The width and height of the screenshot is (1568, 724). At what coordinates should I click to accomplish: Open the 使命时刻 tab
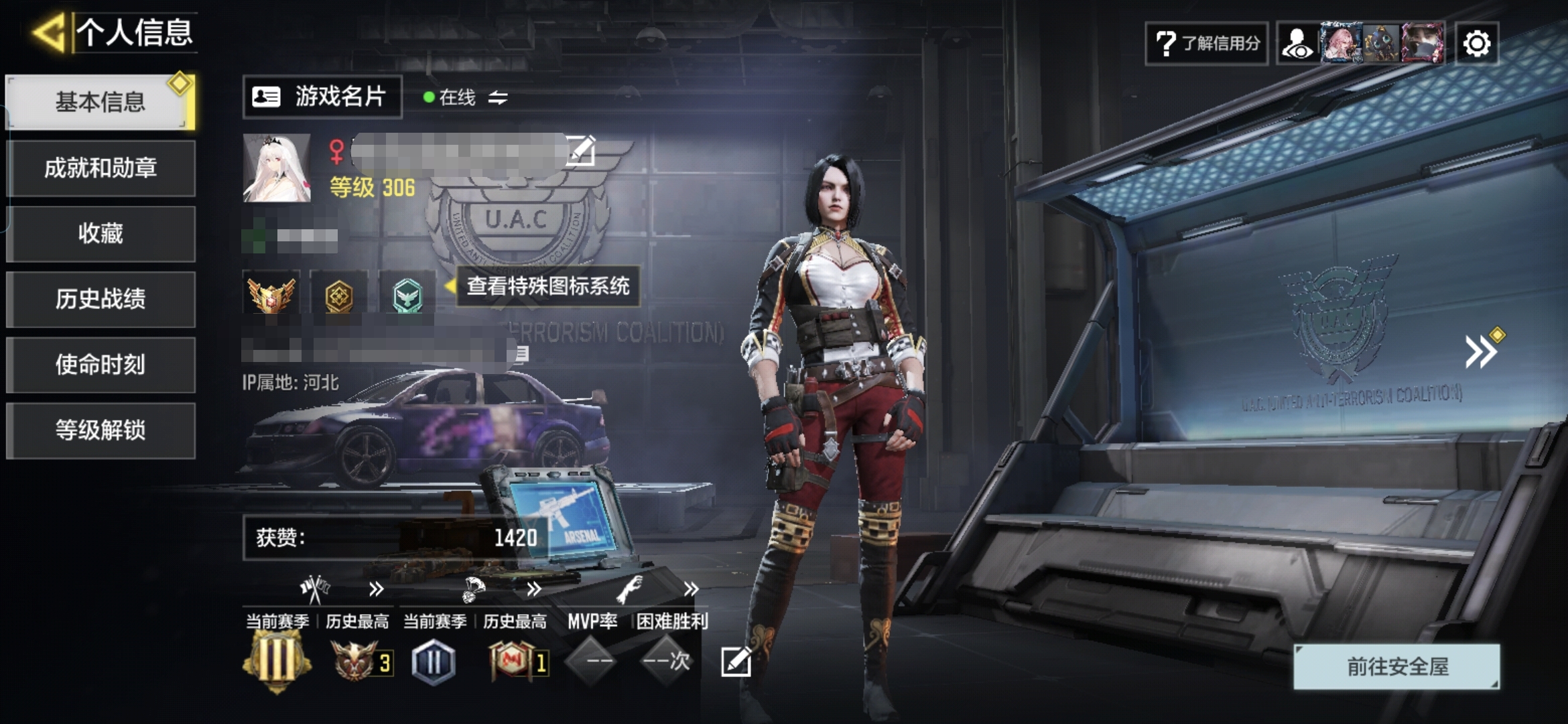[101, 365]
